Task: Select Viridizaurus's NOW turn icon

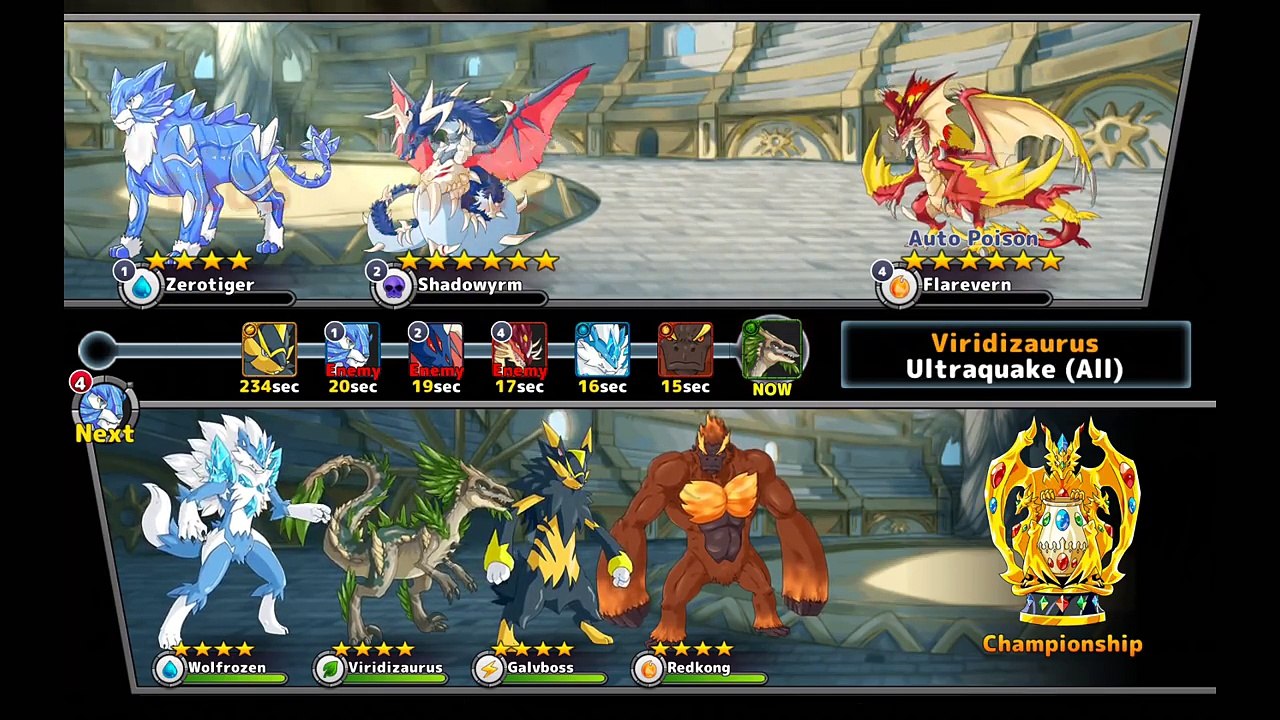Action: 771,350
